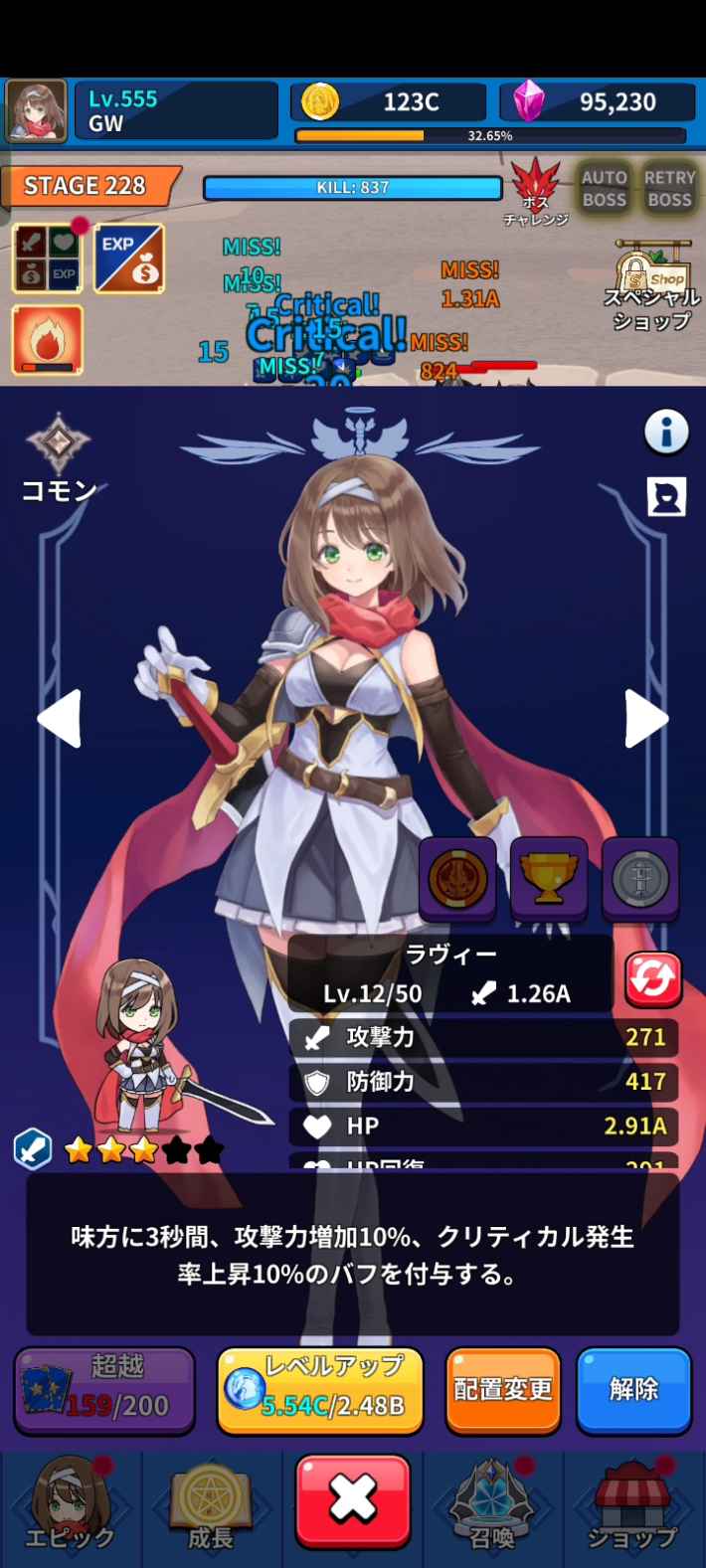Select the bronze medallion equipment slot

tap(457, 878)
